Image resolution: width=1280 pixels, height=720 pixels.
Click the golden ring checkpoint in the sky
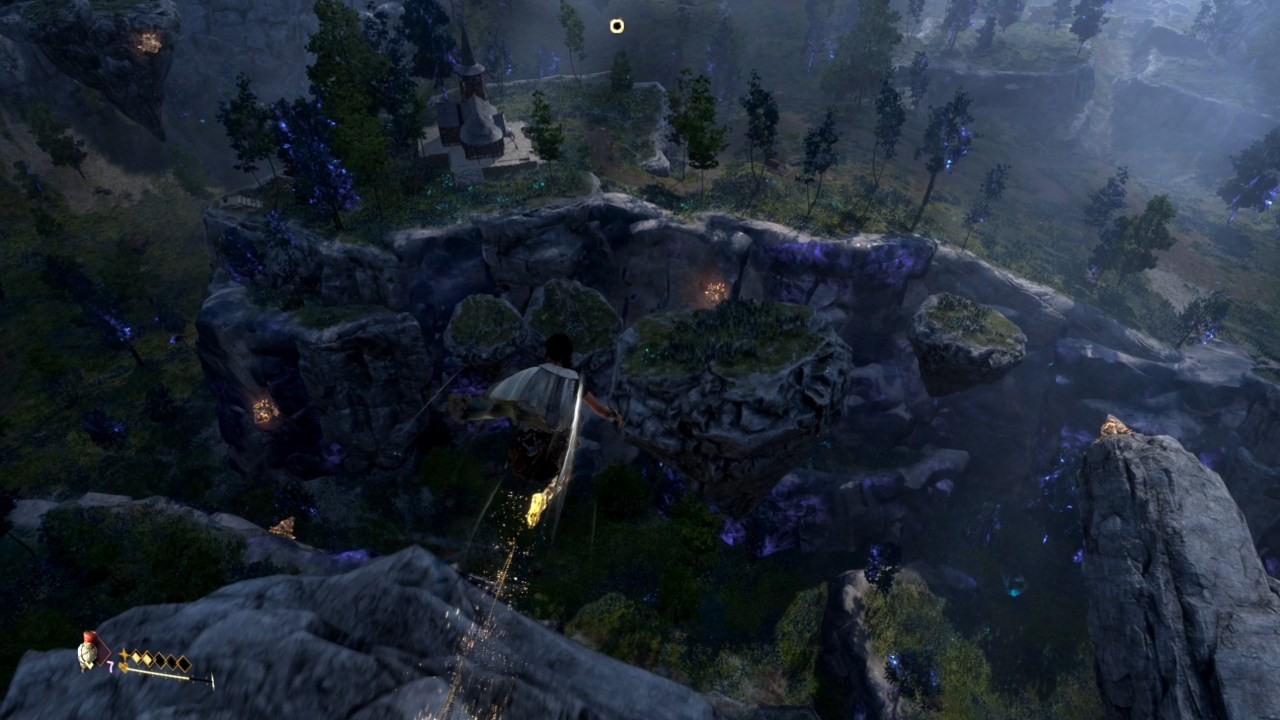(616, 26)
